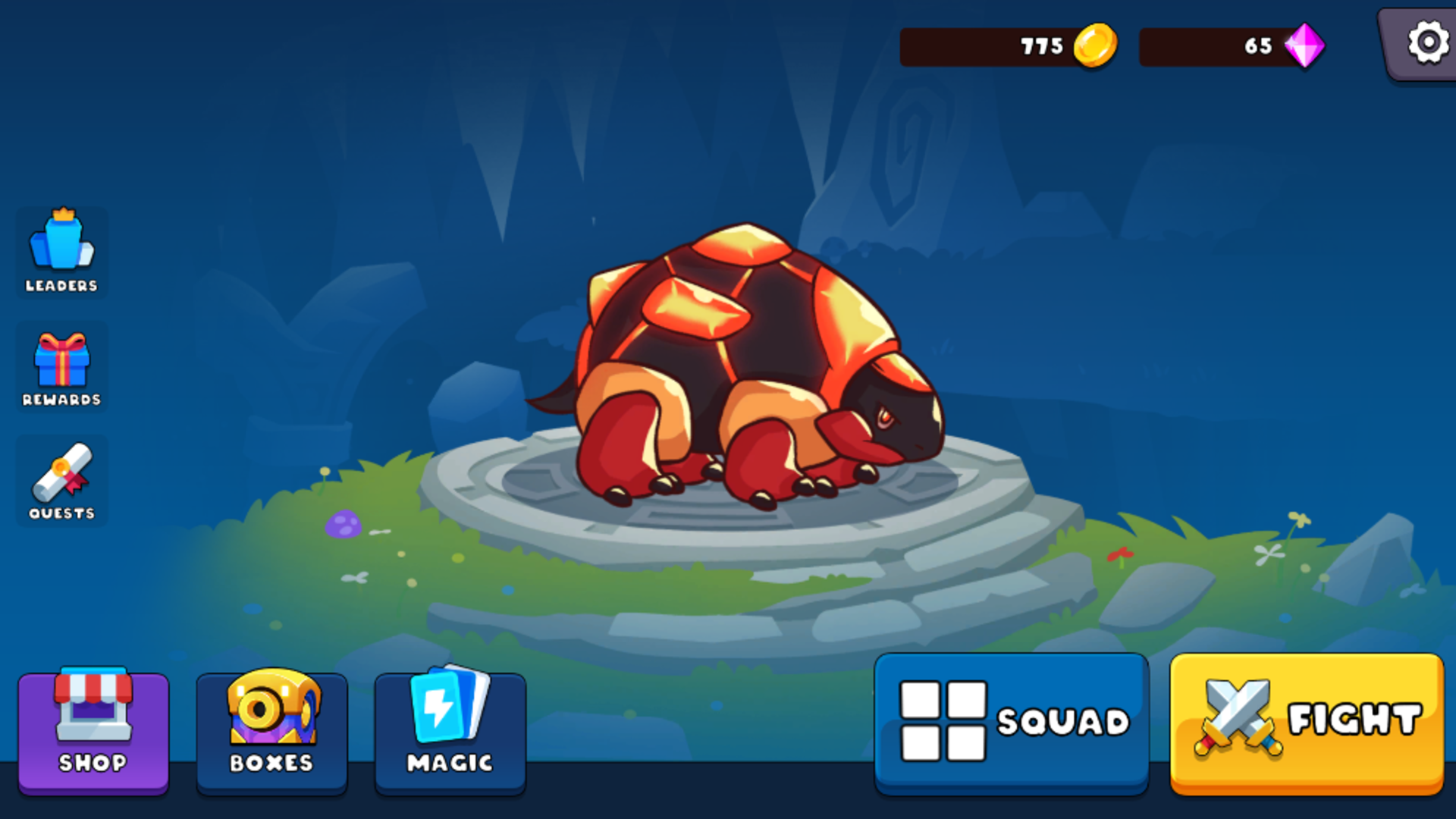Open the Rewards gift box
Screen dimensions: 1456x819
pos(61,366)
